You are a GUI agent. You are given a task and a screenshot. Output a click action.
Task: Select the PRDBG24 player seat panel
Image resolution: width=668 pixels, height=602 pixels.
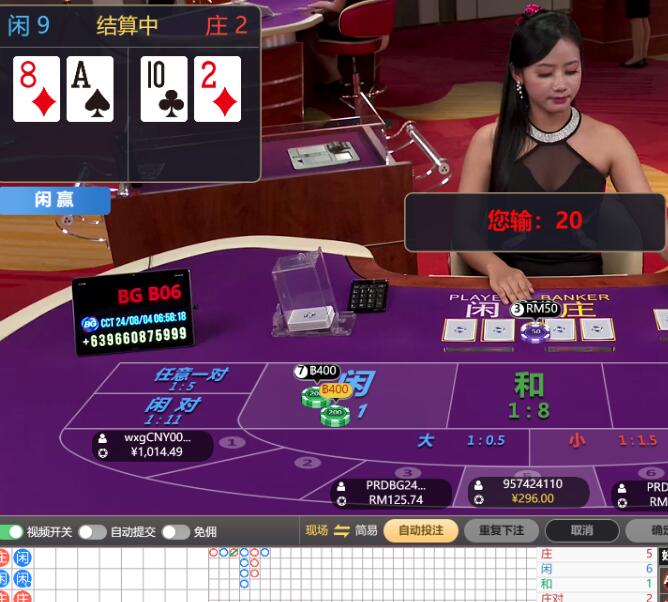click(x=392, y=492)
